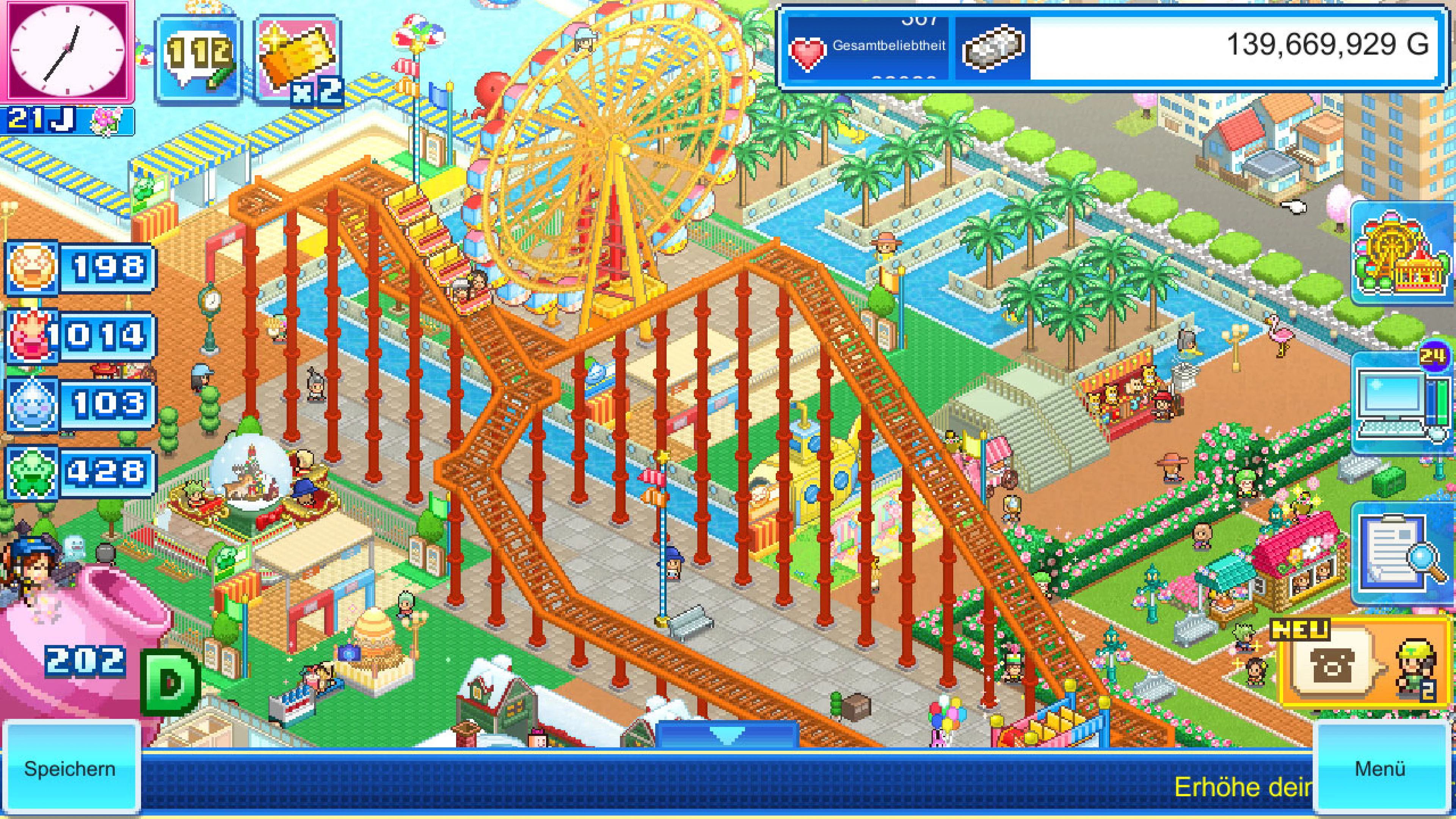Open the speech bubble icon showing 112

[x=198, y=60]
